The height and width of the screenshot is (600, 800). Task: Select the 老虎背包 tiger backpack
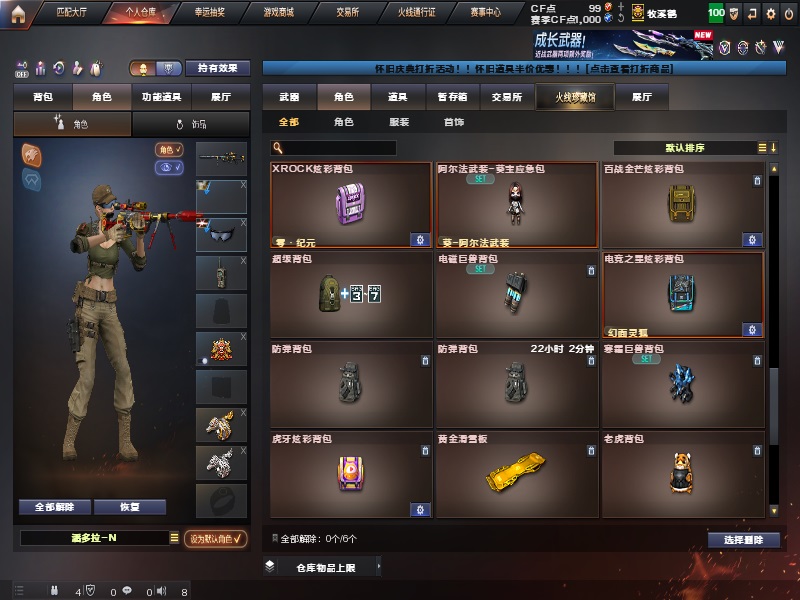click(683, 475)
